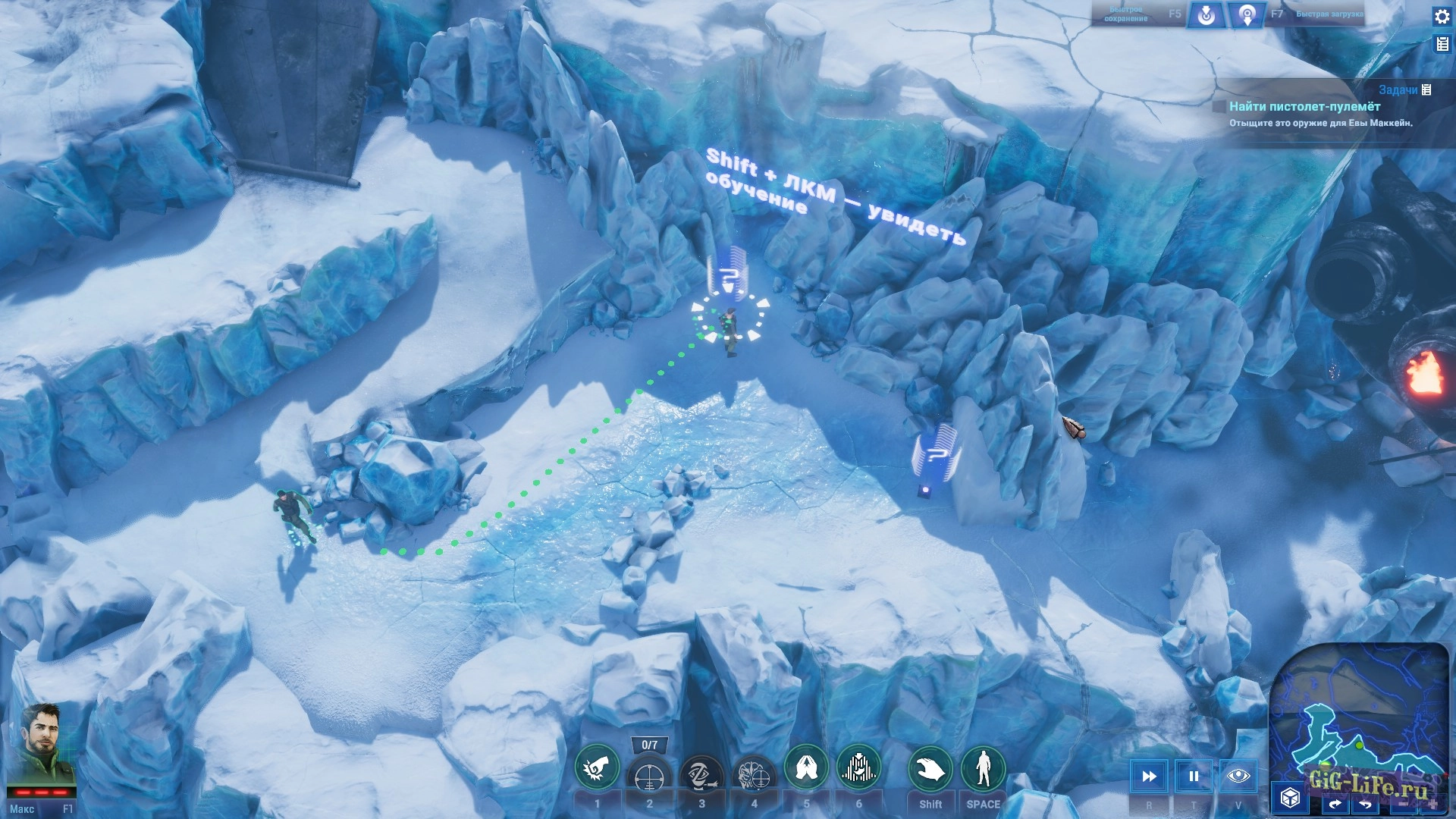1456x819 pixels.
Task: Enable fast-forward game speed
Action: pyautogui.click(x=1149, y=776)
